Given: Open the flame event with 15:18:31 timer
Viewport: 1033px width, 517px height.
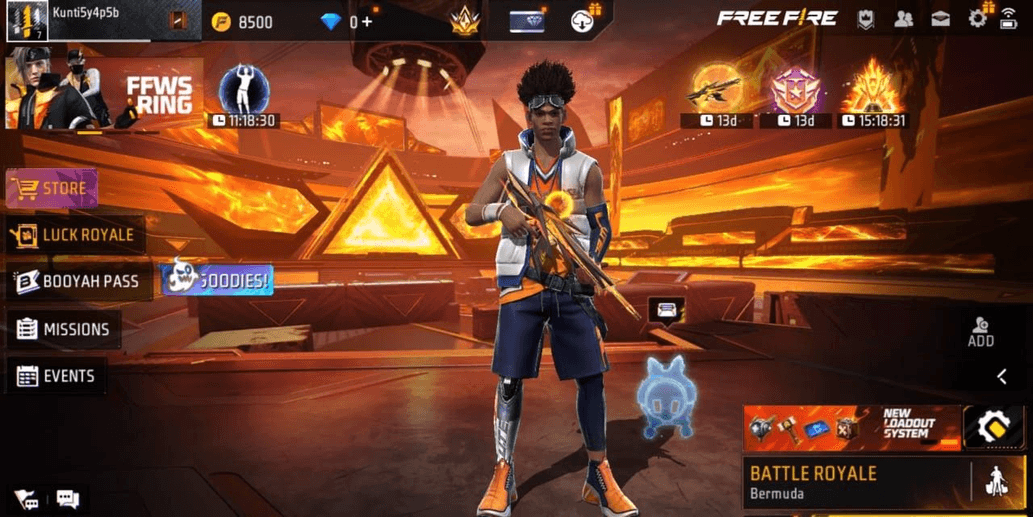Looking at the screenshot, I should pos(873,97).
